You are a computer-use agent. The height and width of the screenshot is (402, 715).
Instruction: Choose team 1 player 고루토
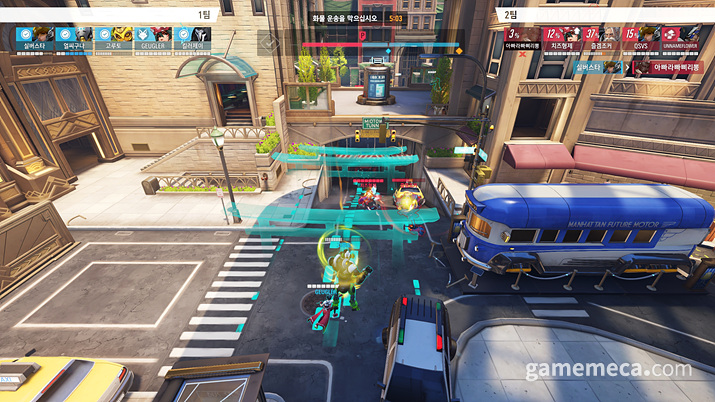pos(114,37)
